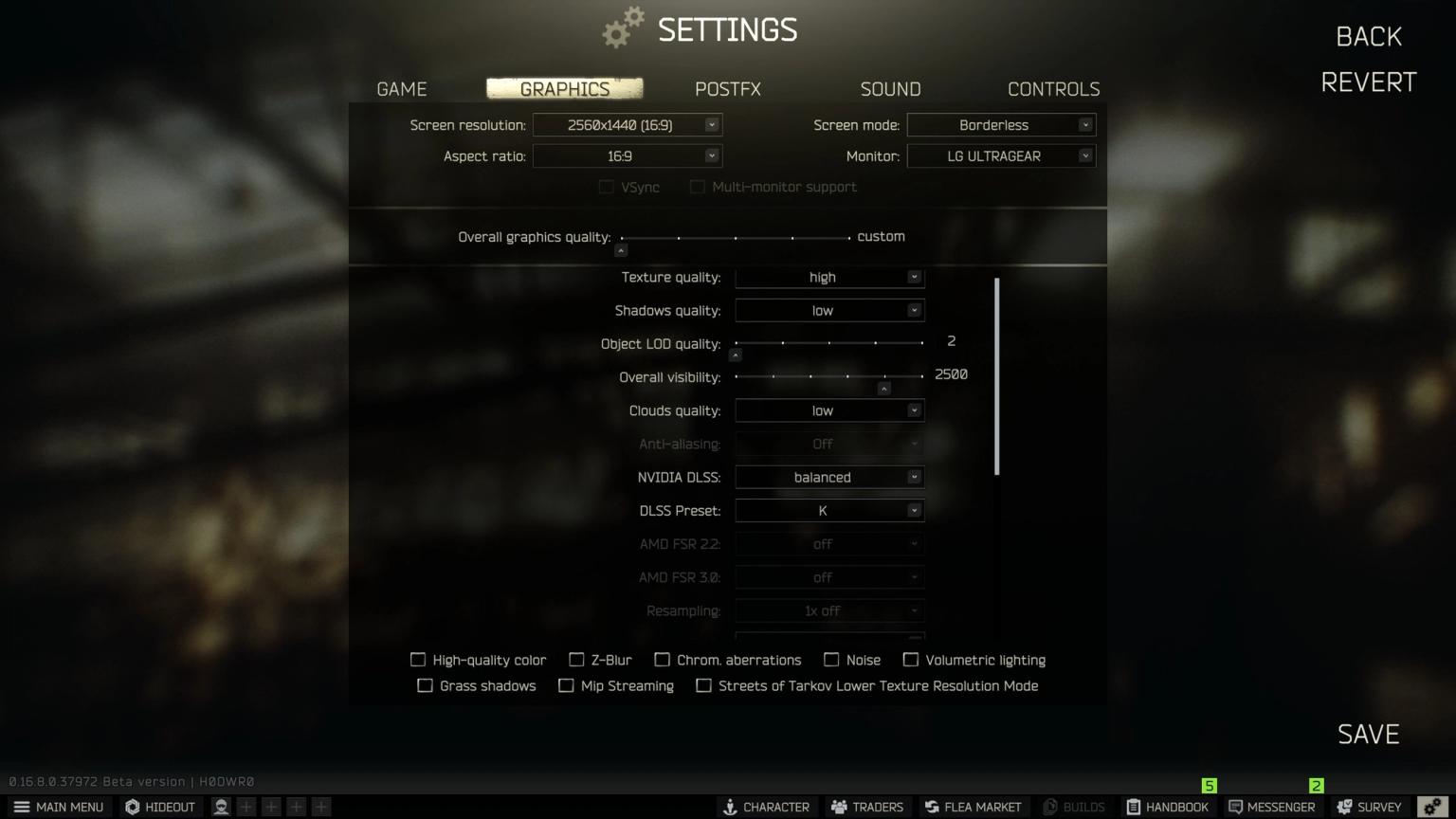Switch to the POSTFX tab

point(727,88)
